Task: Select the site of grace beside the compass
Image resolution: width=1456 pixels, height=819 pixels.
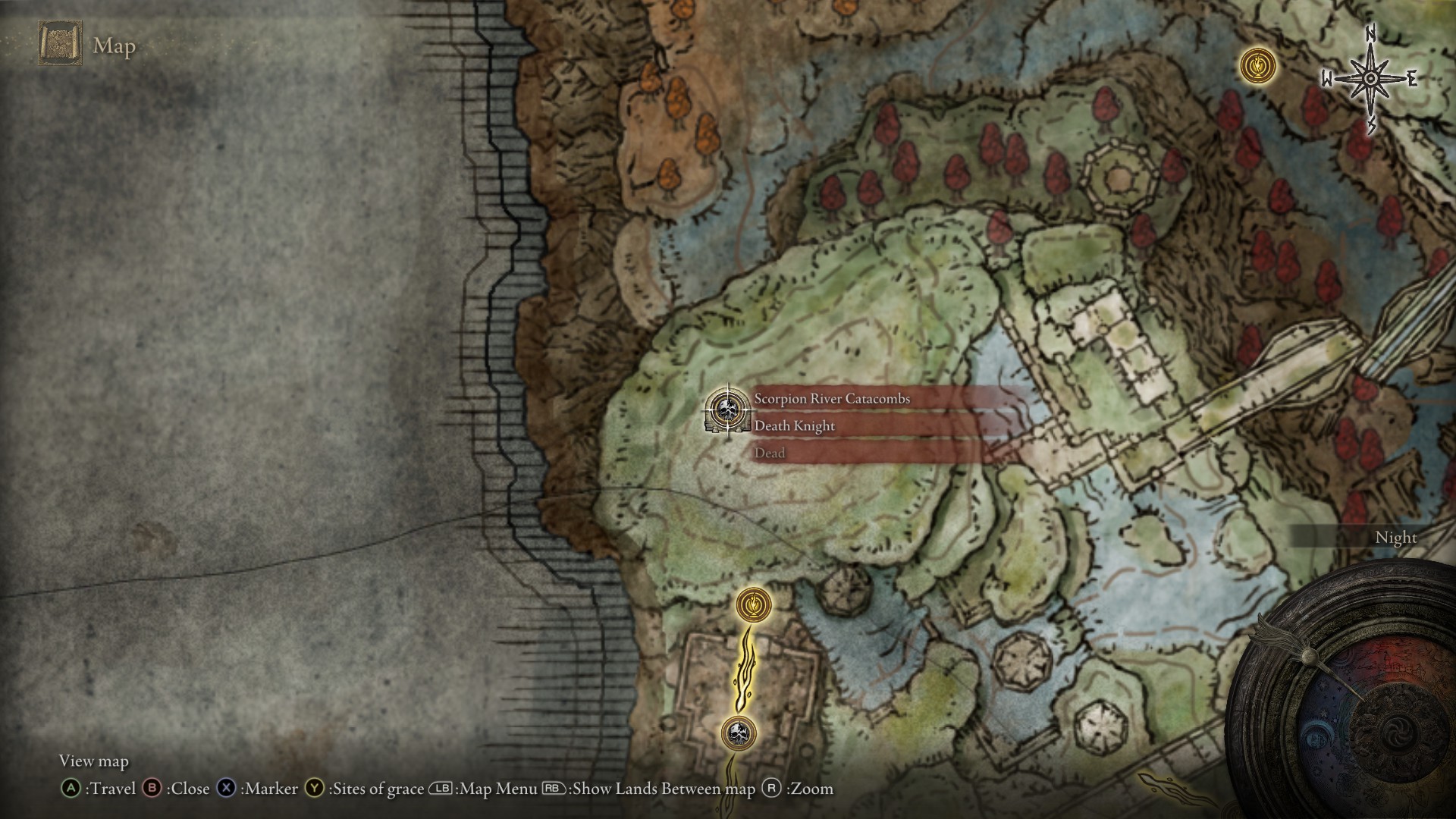Action: tap(1257, 65)
